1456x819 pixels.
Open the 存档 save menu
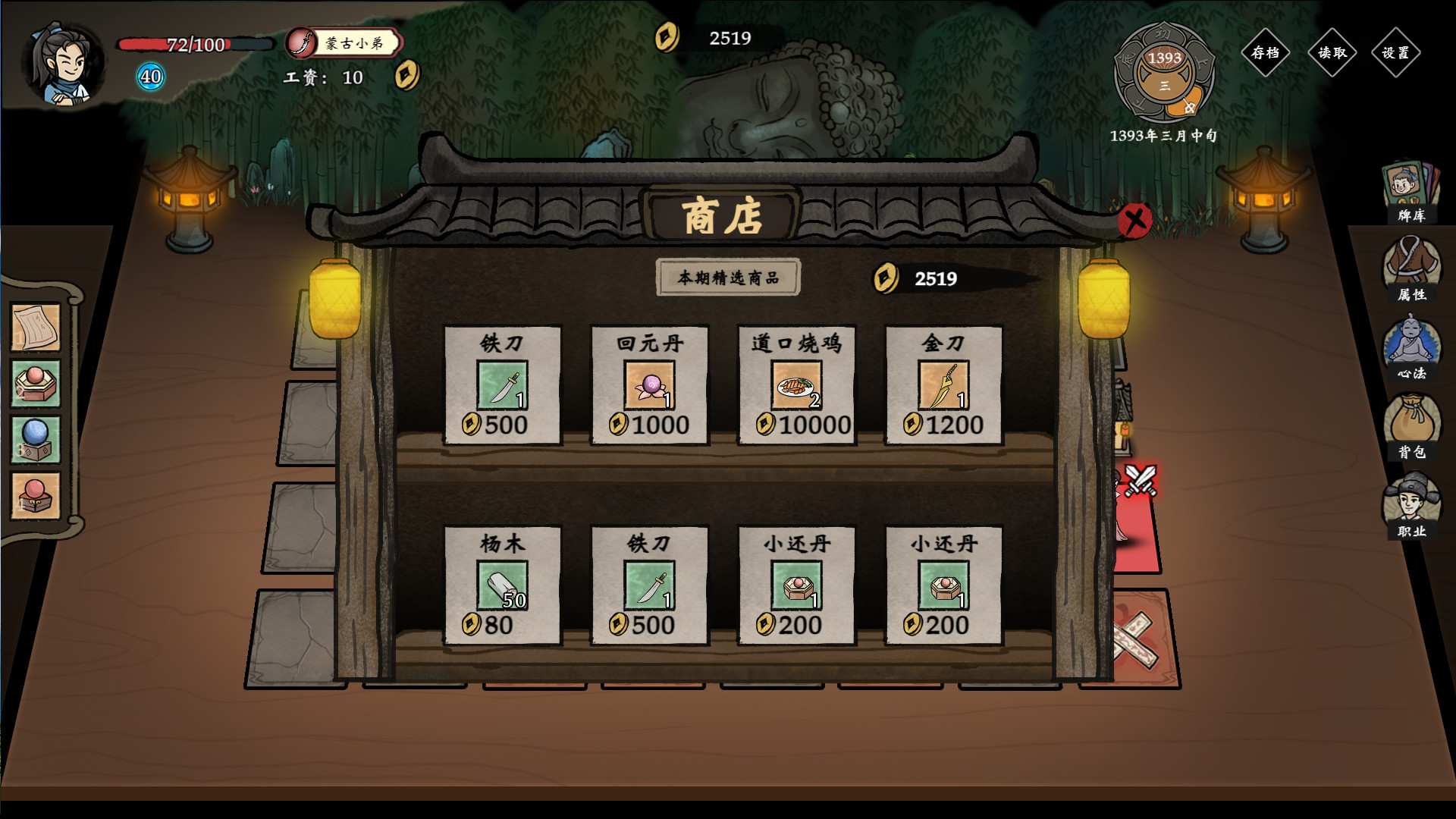(x=1265, y=53)
